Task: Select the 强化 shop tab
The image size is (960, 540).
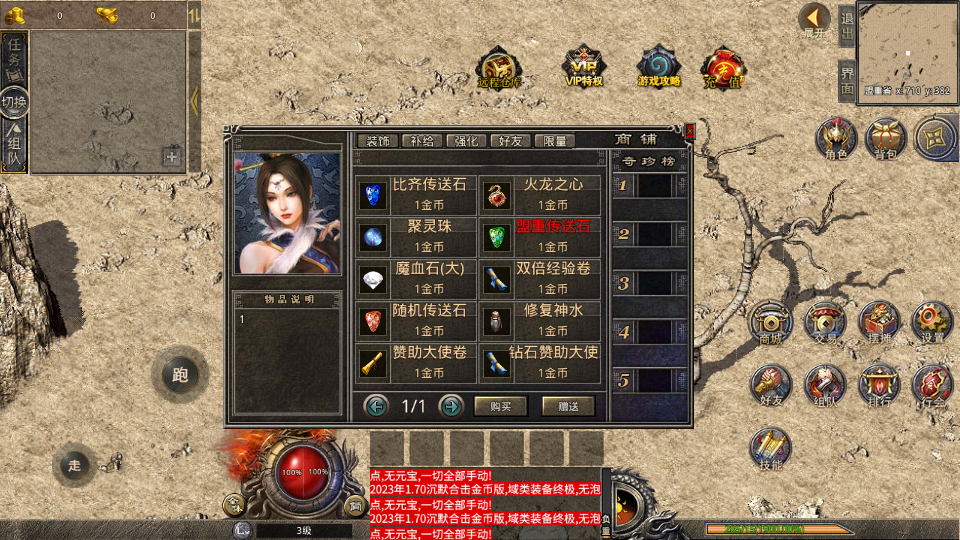Action: click(466, 141)
